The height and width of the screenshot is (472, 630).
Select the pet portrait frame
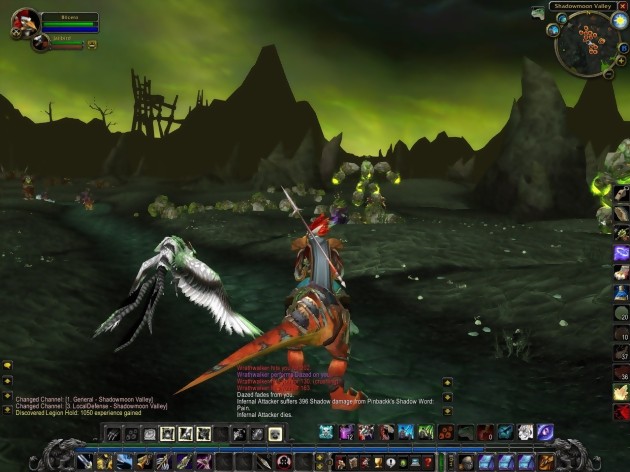click(x=41, y=44)
